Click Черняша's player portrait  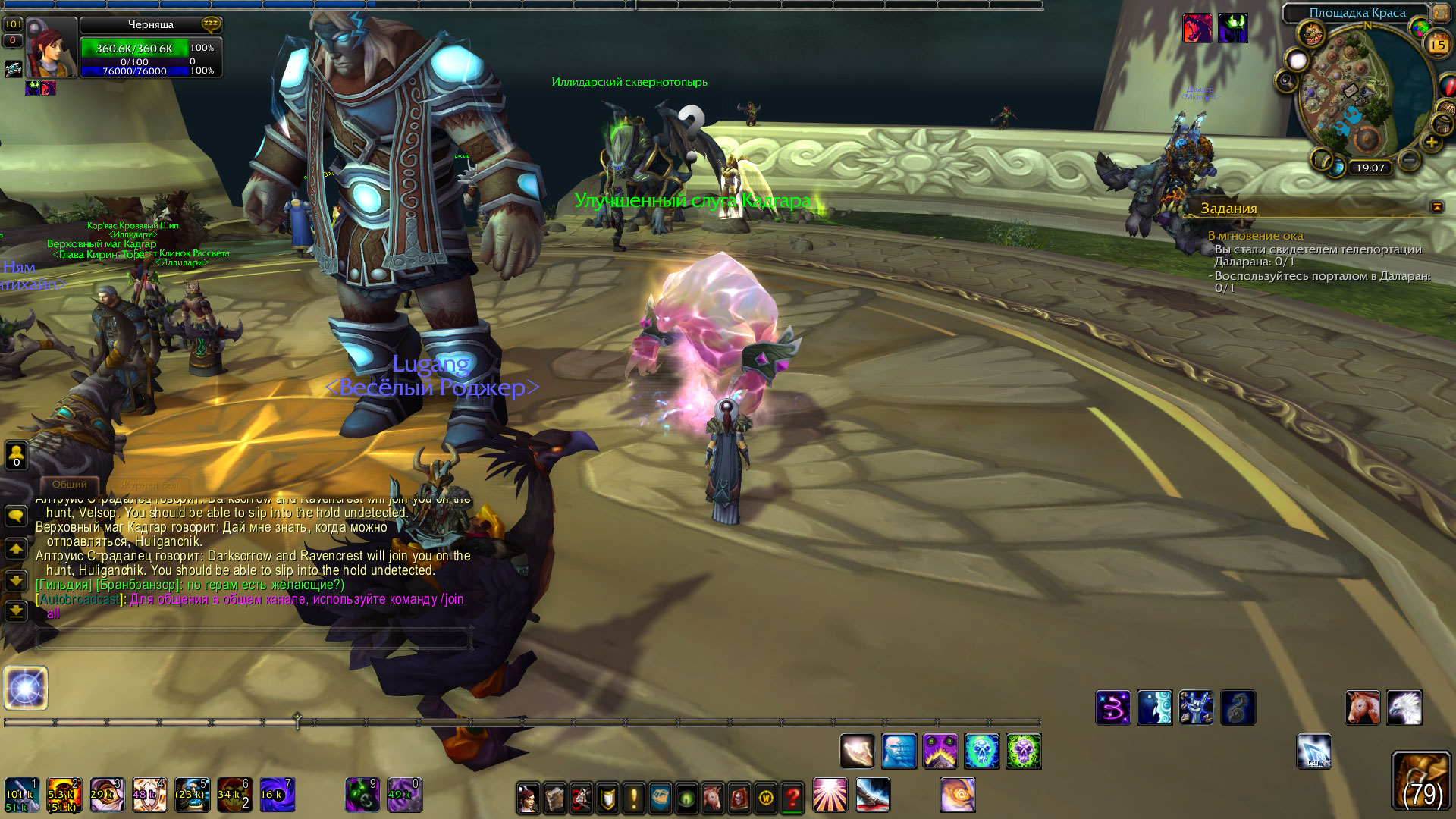[52, 47]
